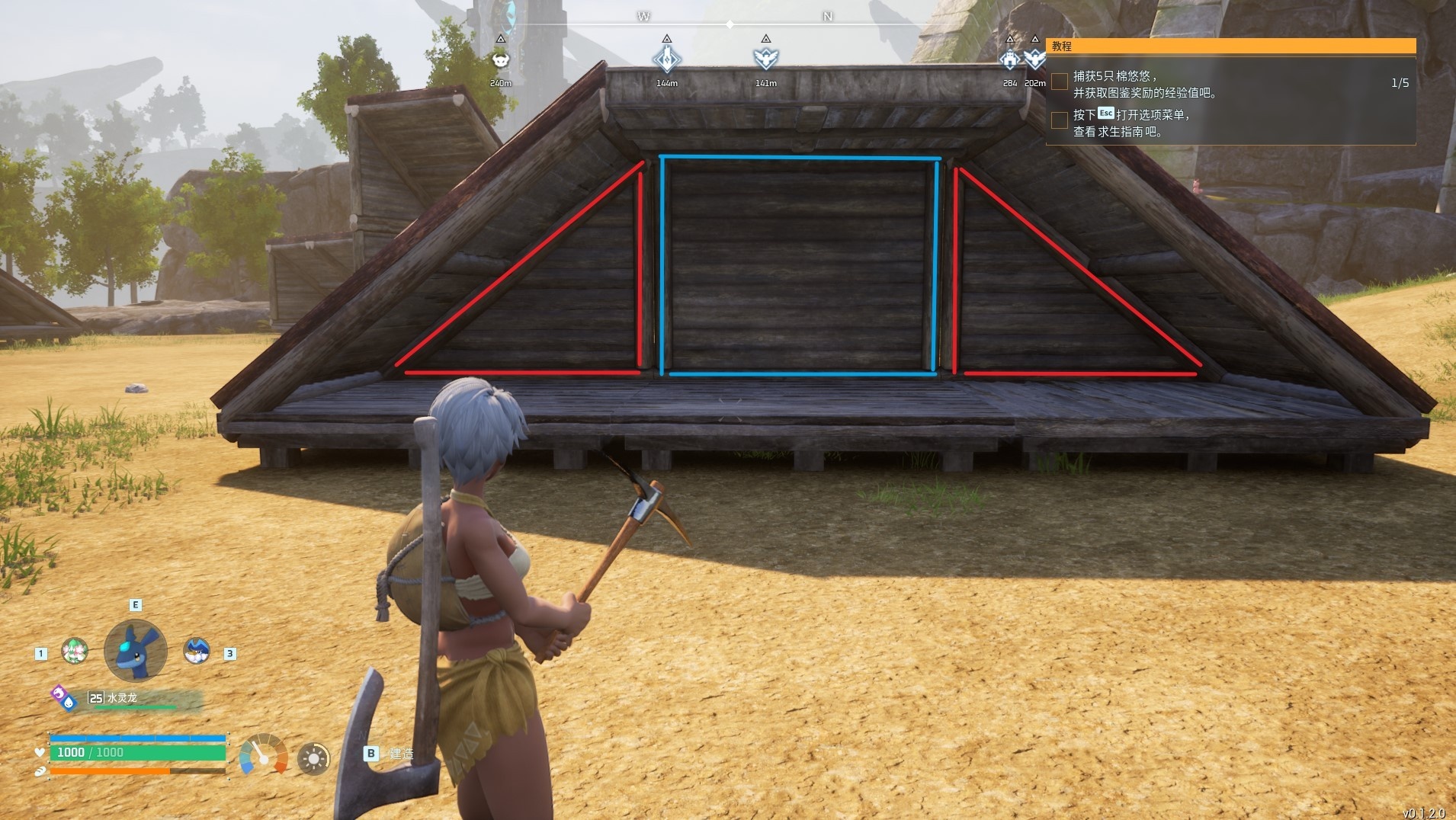Choose the green flower Pal portrait
1456x820 pixels.
pyautogui.click(x=75, y=651)
